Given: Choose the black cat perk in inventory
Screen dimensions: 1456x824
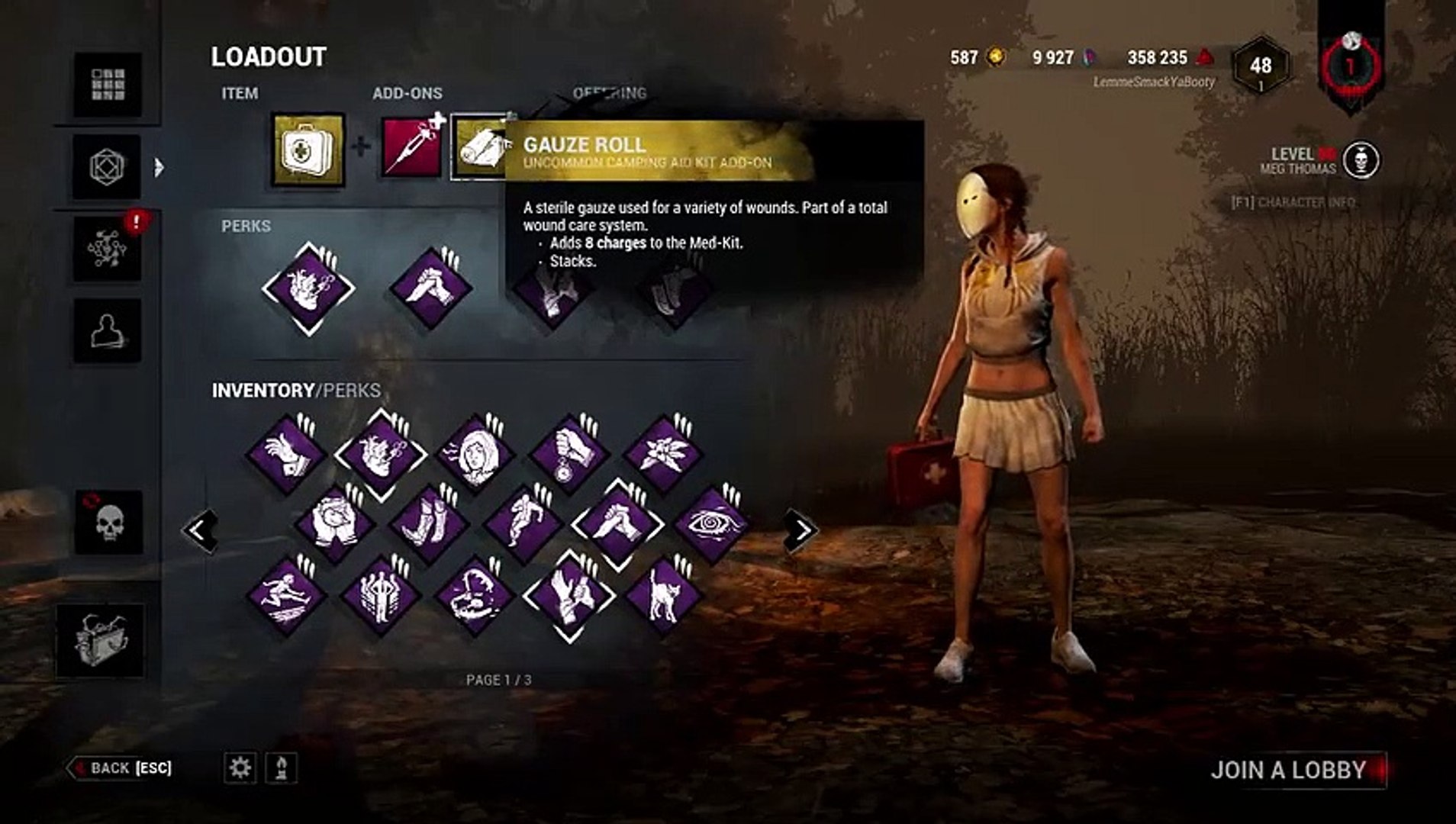Looking at the screenshot, I should coord(663,595).
